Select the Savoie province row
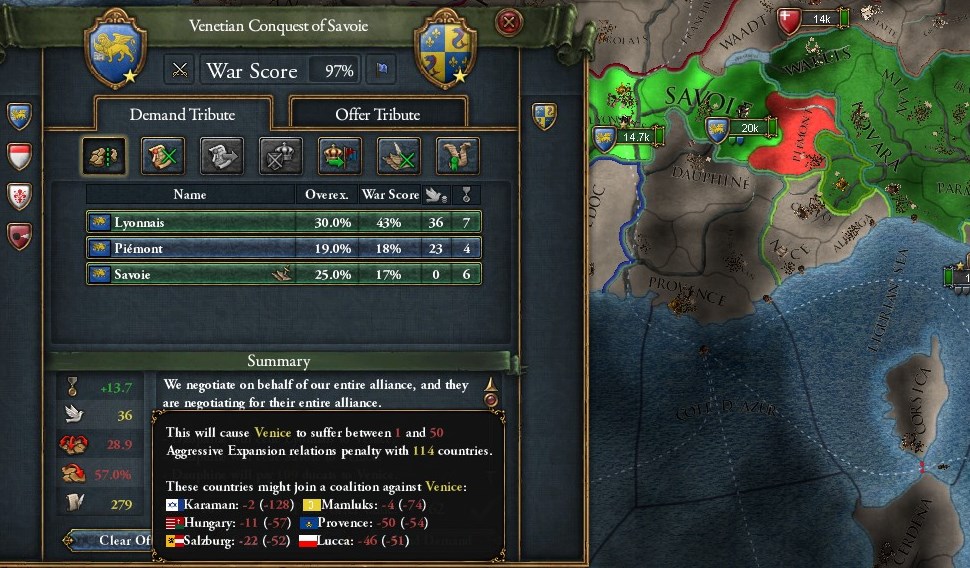 coord(284,274)
